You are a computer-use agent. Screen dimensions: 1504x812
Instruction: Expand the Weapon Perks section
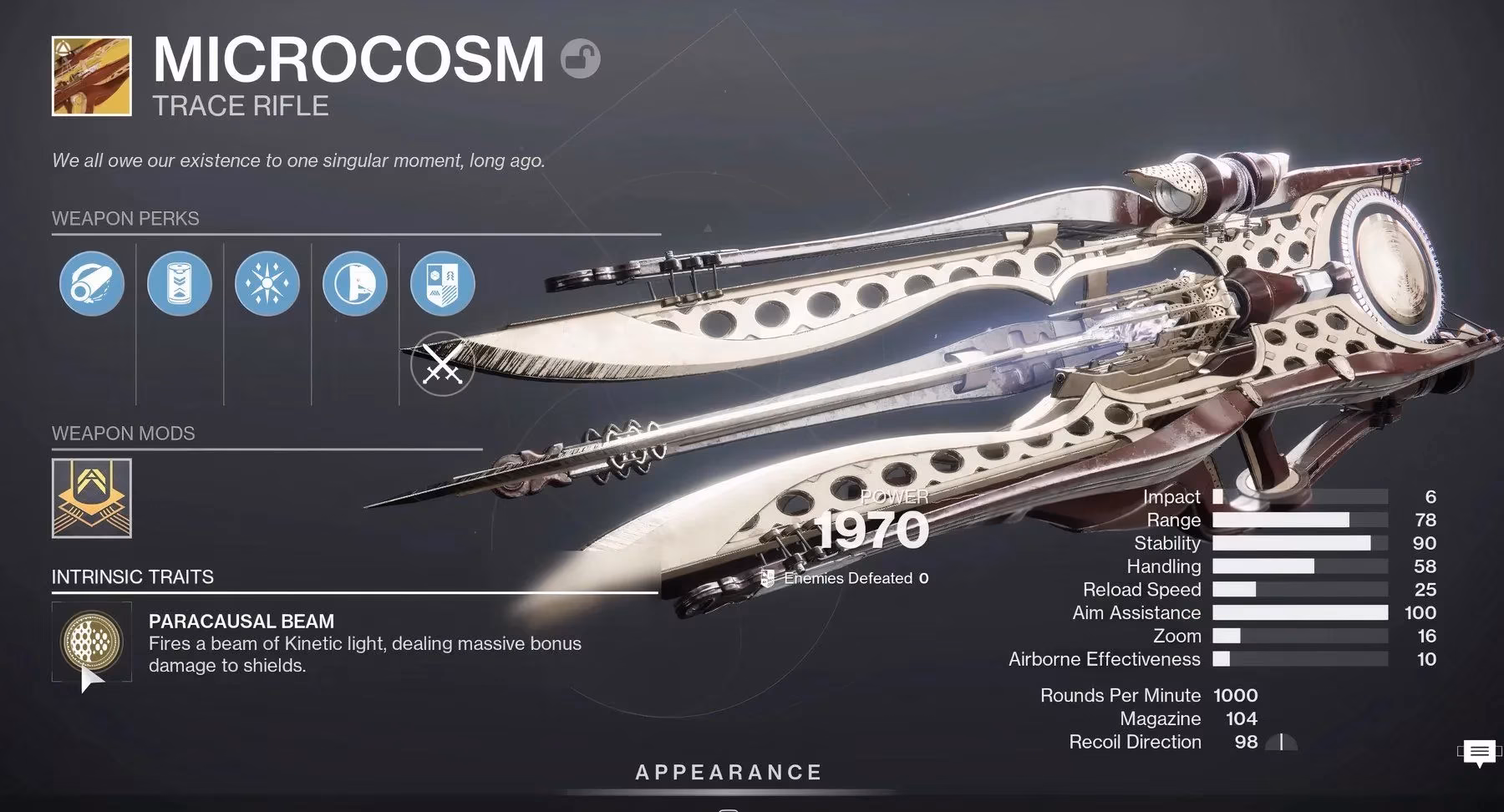coord(125,219)
